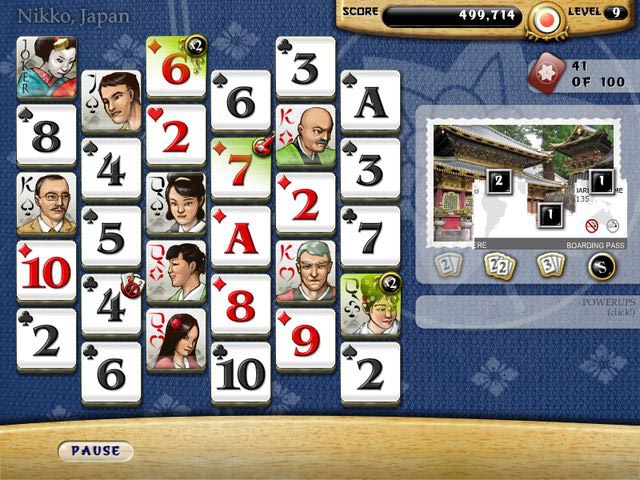Select the Joker geisha card

pos(47,67)
